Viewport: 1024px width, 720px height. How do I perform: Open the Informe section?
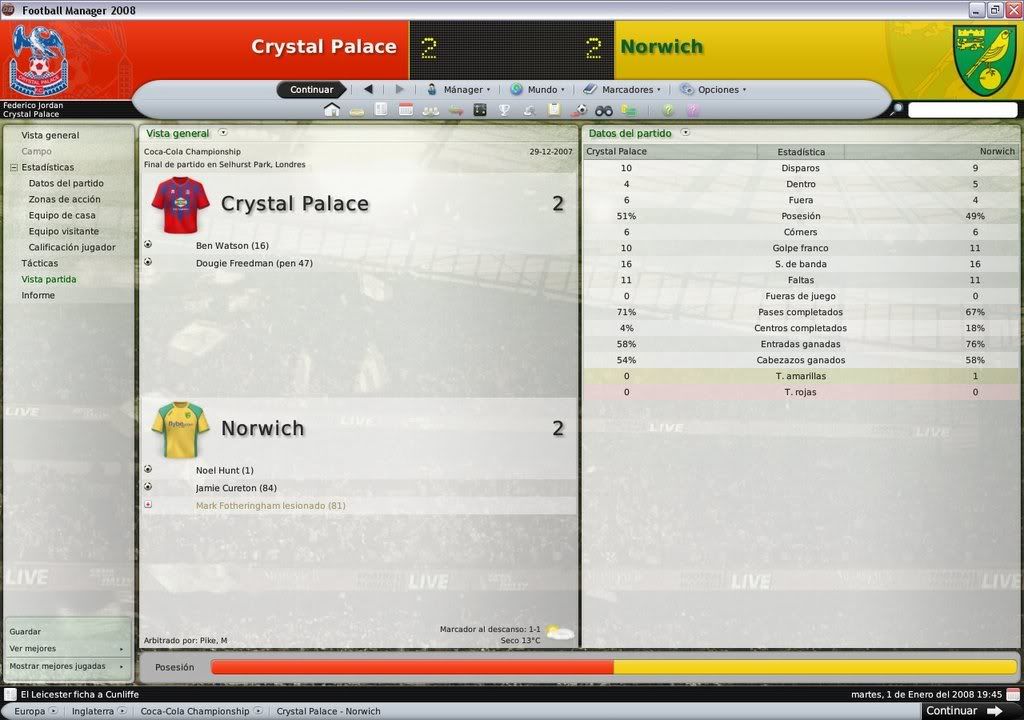tap(38, 295)
